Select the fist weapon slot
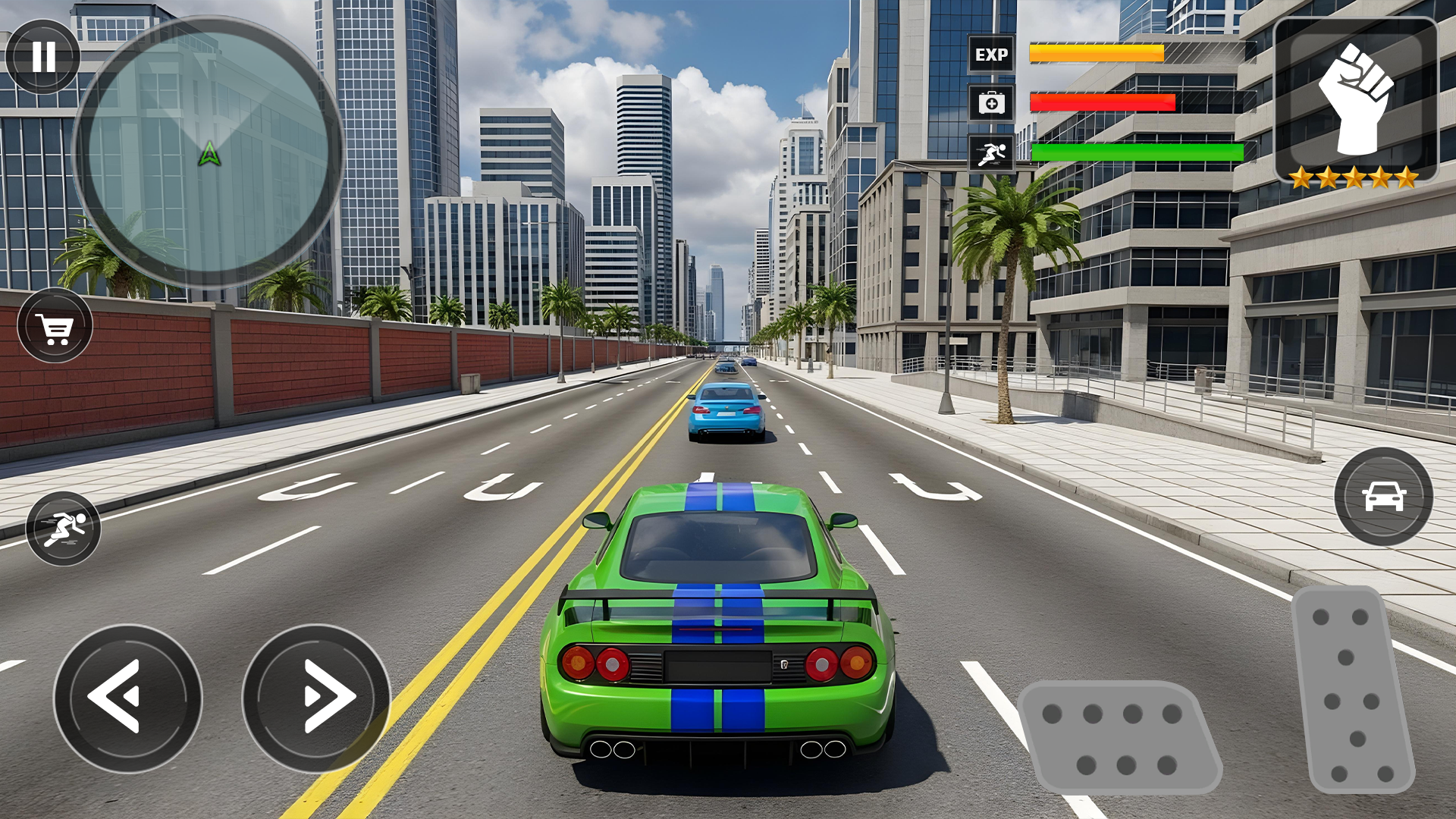Screen dimensions: 1456x819 pyautogui.click(x=1356, y=99)
